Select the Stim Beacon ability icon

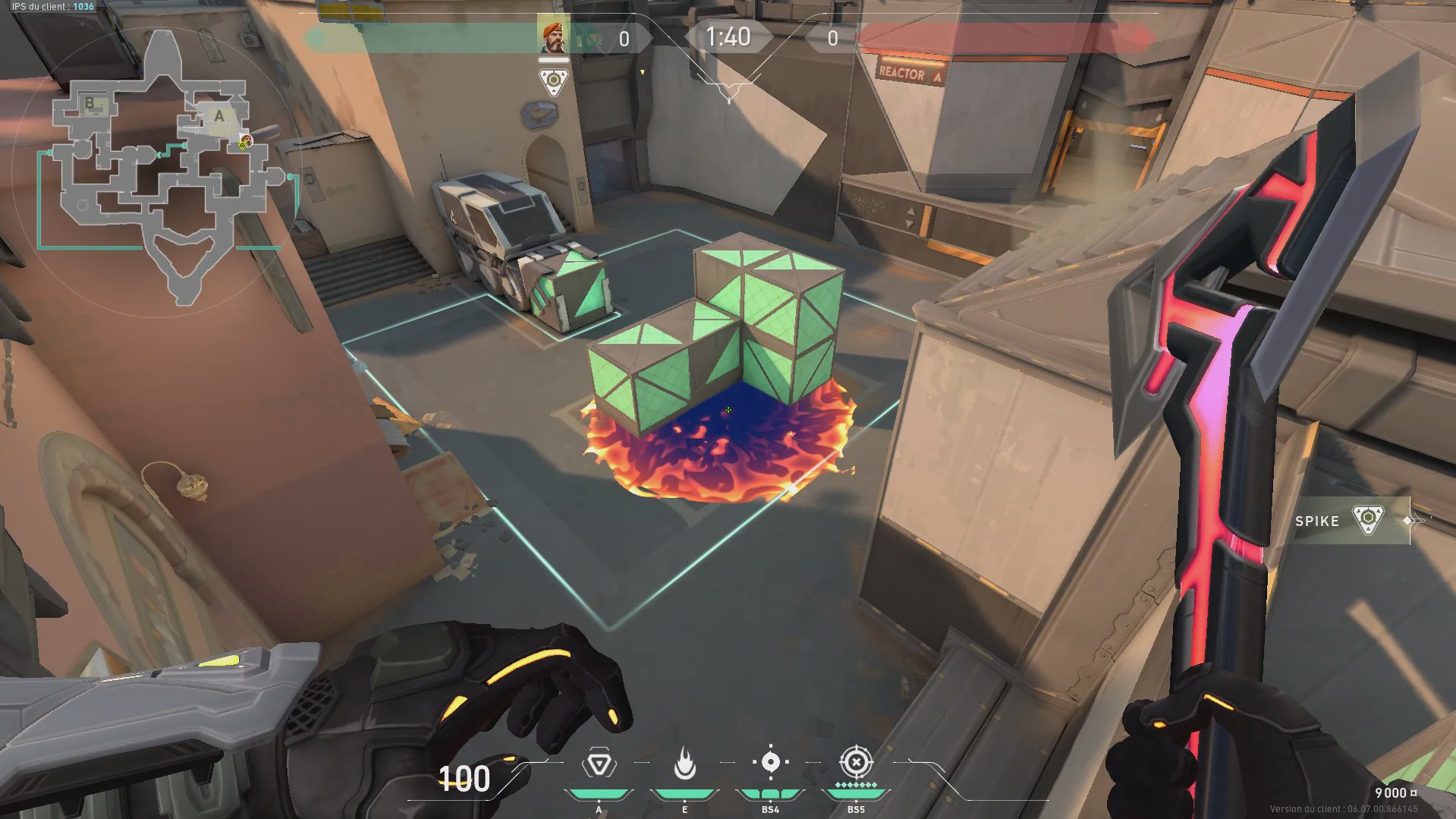click(599, 764)
